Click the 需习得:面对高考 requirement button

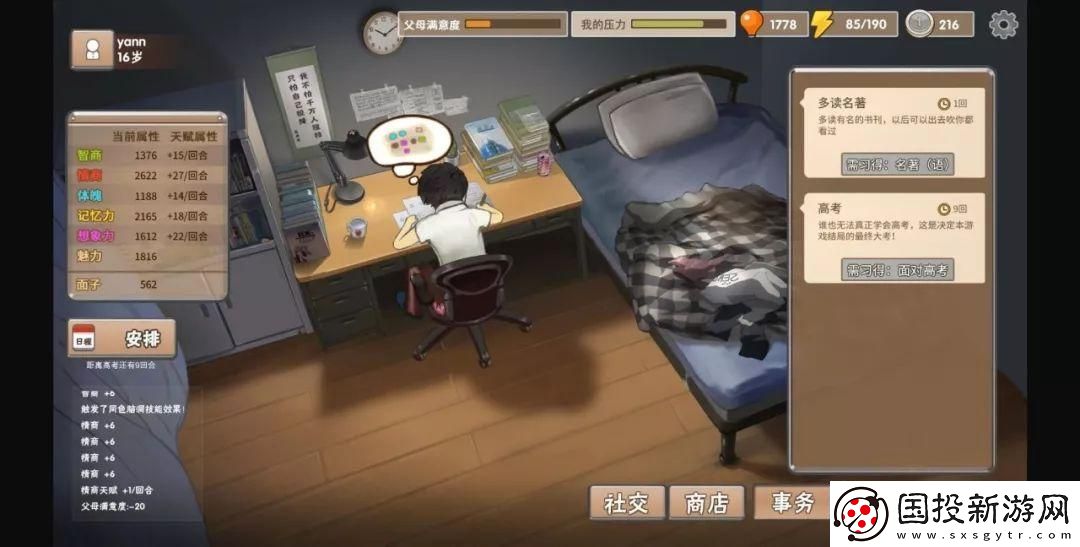click(x=897, y=269)
